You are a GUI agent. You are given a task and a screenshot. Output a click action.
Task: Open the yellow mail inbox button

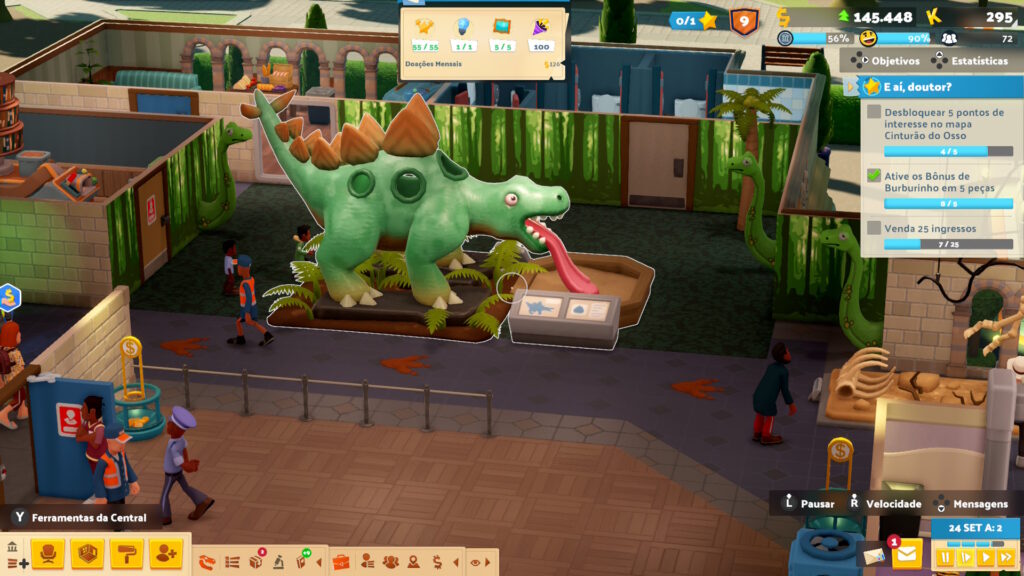(x=907, y=553)
